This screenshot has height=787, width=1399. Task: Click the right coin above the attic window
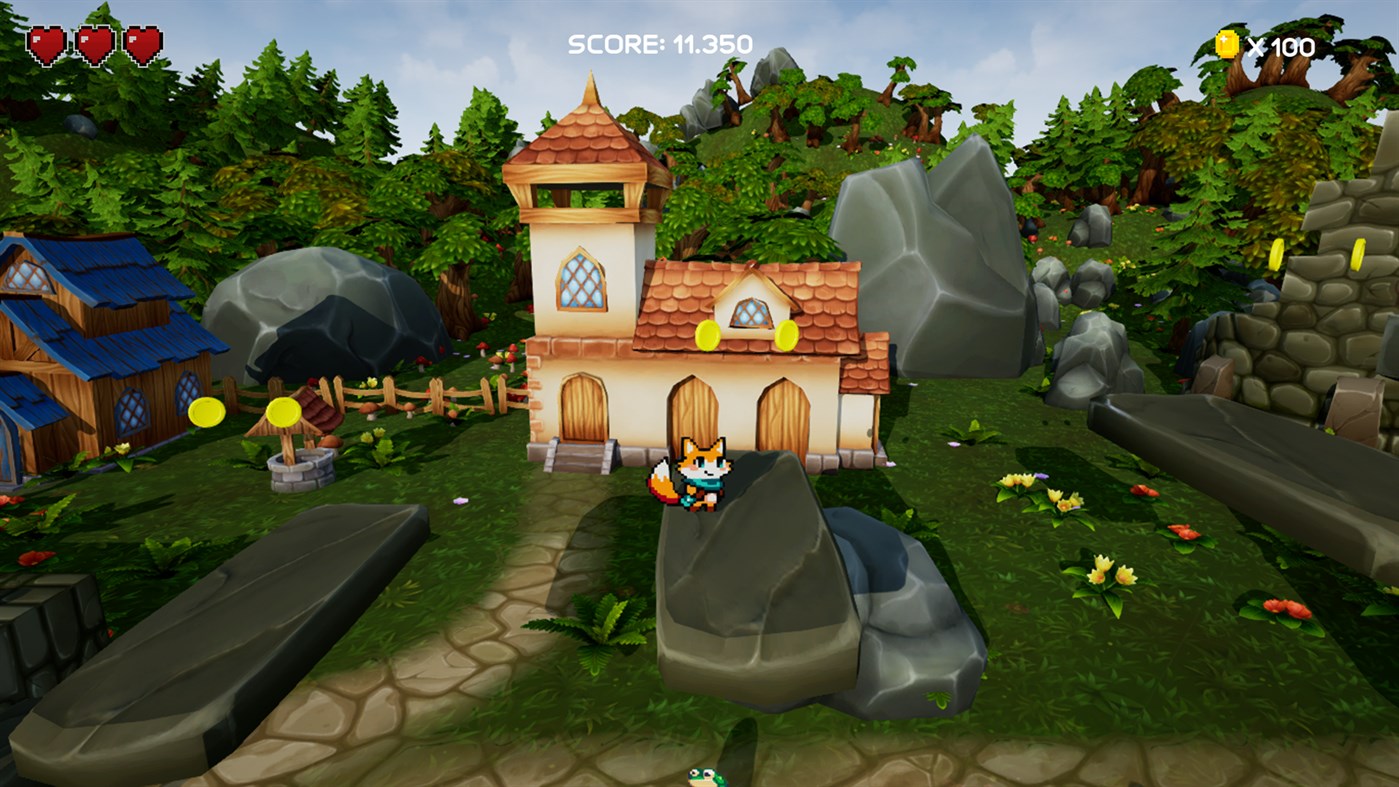tap(786, 336)
